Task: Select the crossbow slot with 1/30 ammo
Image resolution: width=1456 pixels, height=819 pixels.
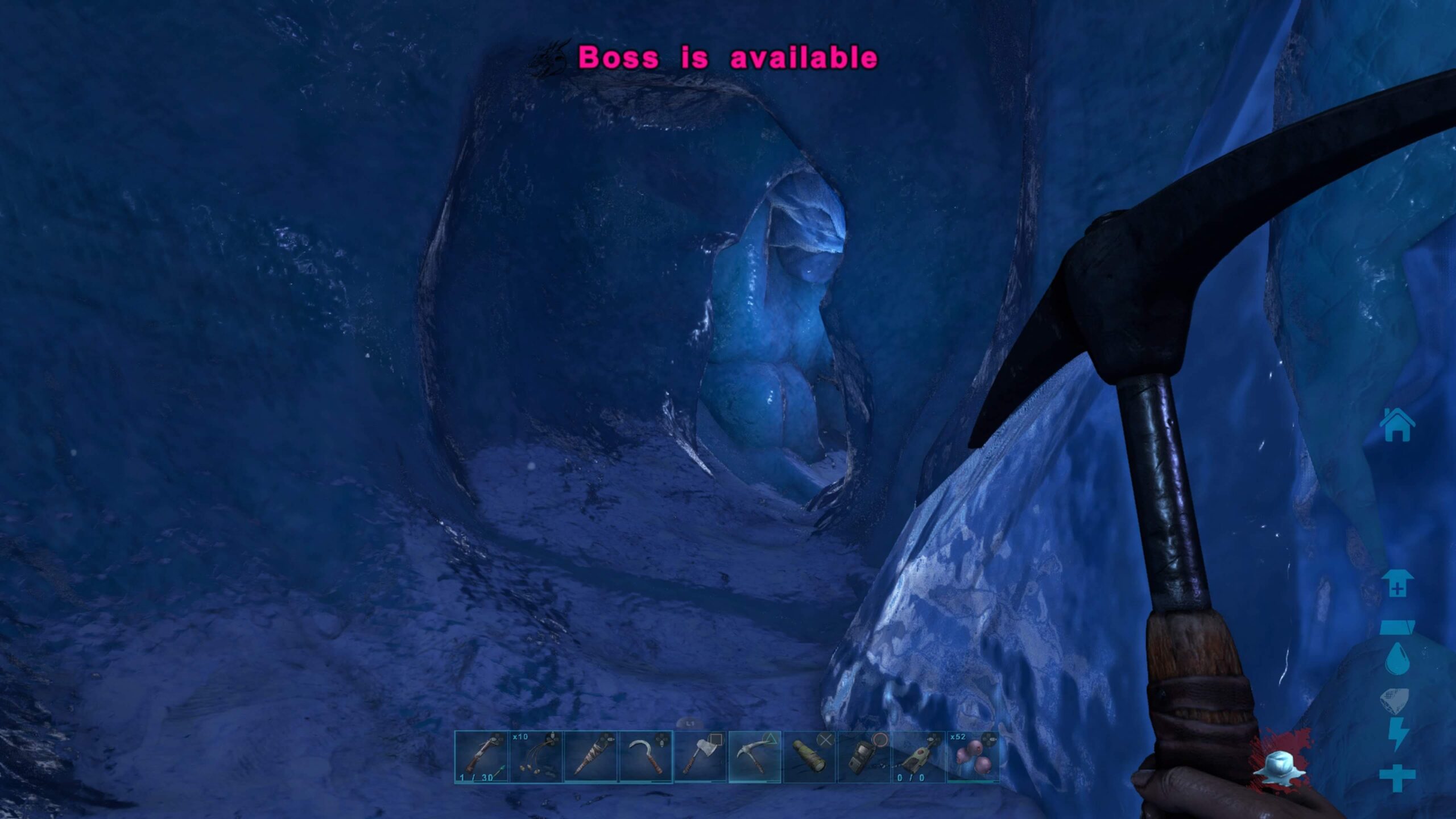Action: point(481,757)
